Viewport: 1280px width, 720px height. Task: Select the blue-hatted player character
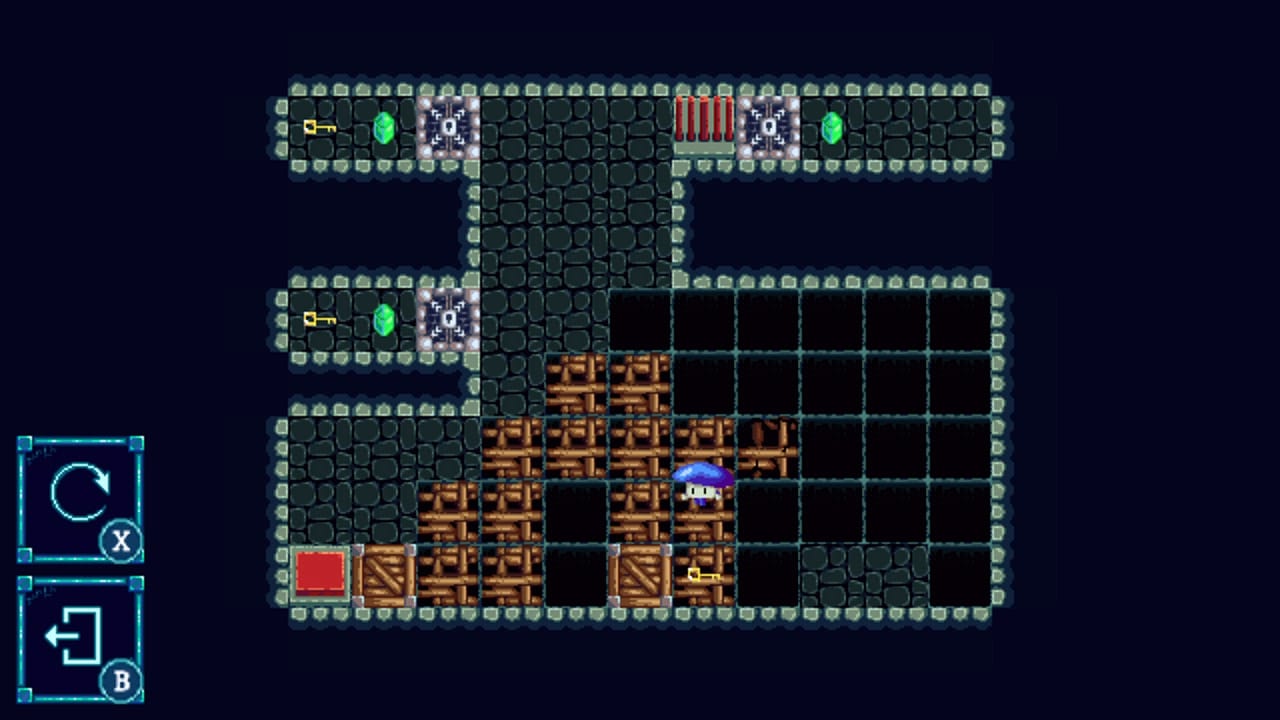tap(704, 485)
